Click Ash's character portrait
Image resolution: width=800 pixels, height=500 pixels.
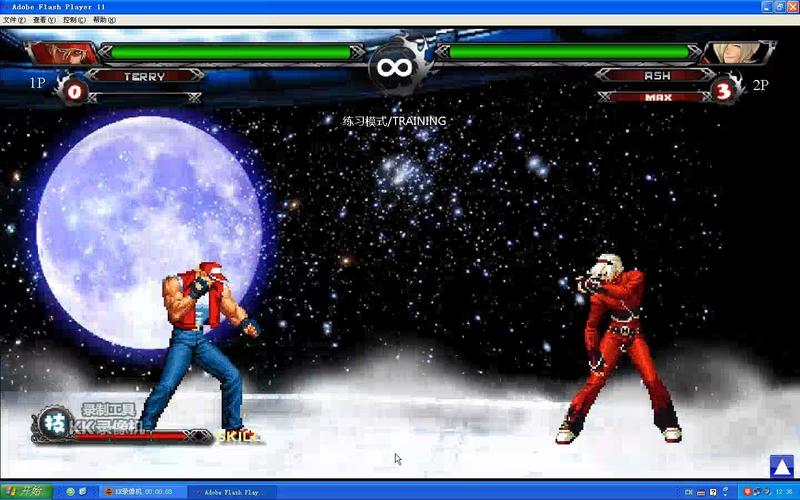click(739, 52)
